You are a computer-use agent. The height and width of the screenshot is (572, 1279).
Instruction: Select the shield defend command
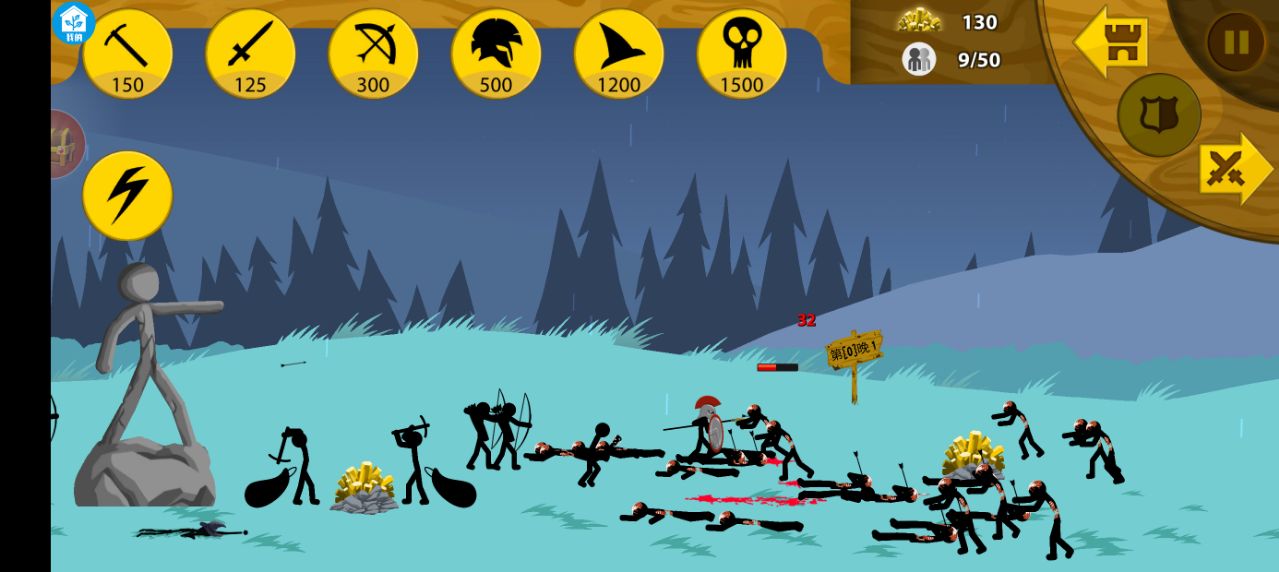point(1159,115)
